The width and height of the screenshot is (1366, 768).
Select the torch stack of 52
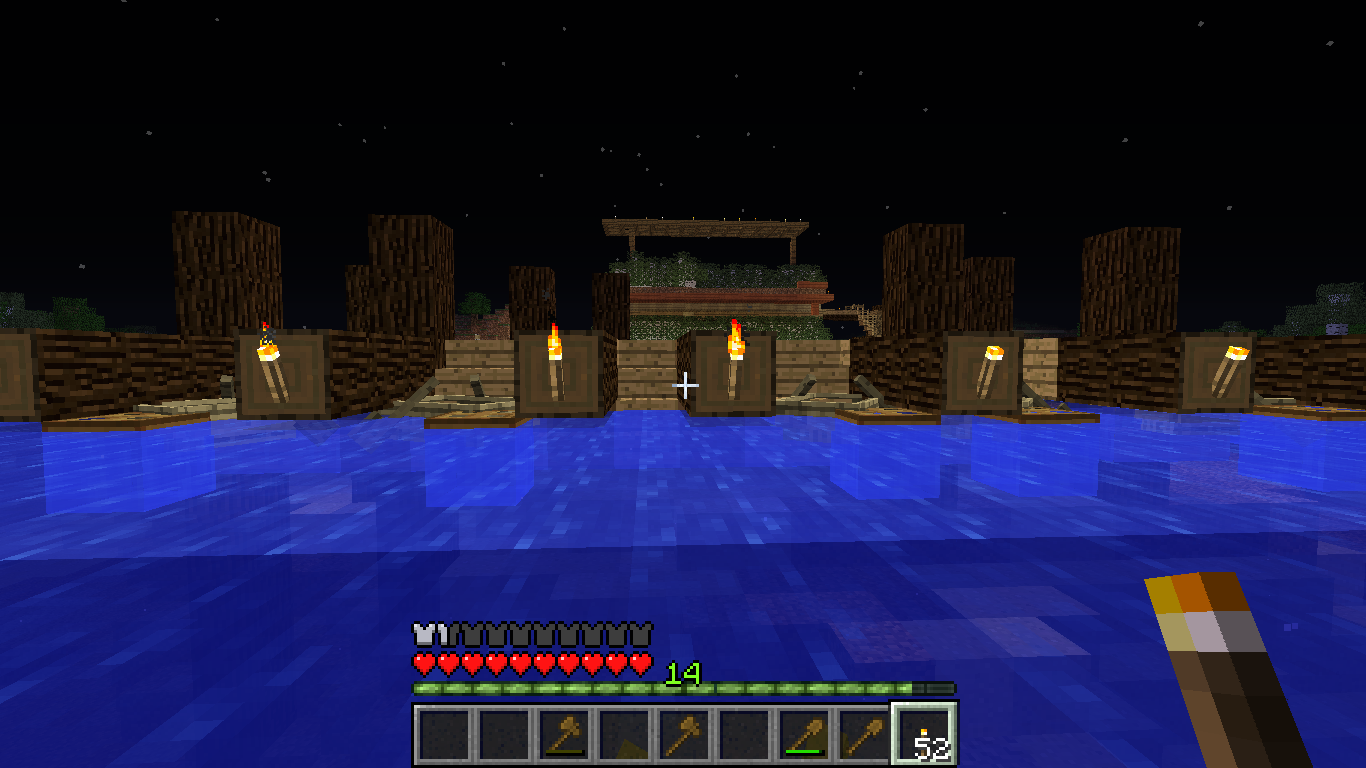coord(923,735)
